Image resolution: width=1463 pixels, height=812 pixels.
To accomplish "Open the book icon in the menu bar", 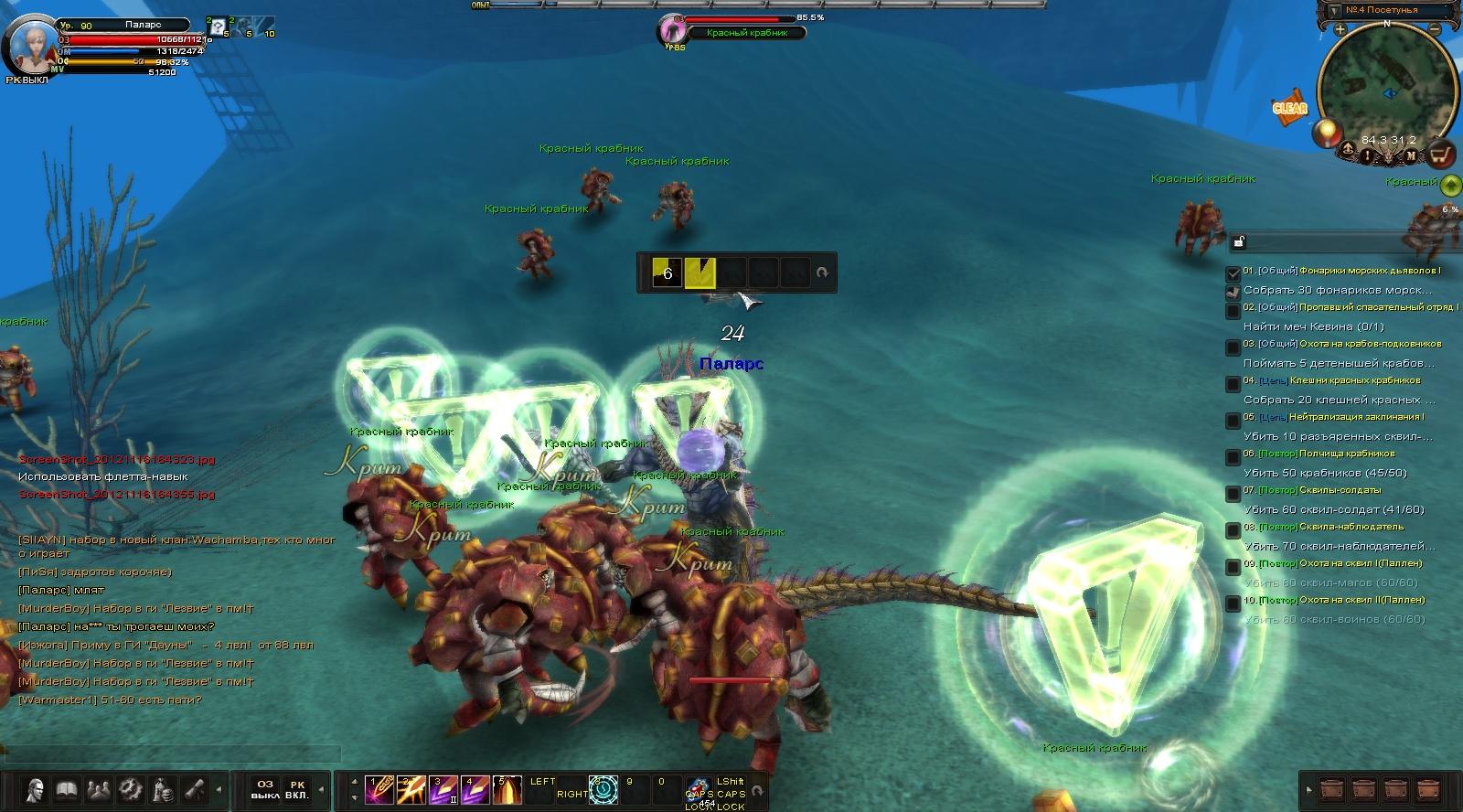I will click(x=66, y=787).
